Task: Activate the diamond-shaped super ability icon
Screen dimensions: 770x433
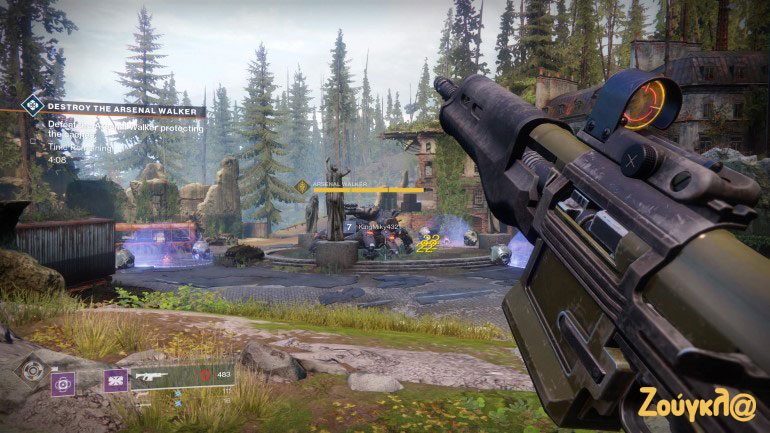Action: (x=33, y=368)
